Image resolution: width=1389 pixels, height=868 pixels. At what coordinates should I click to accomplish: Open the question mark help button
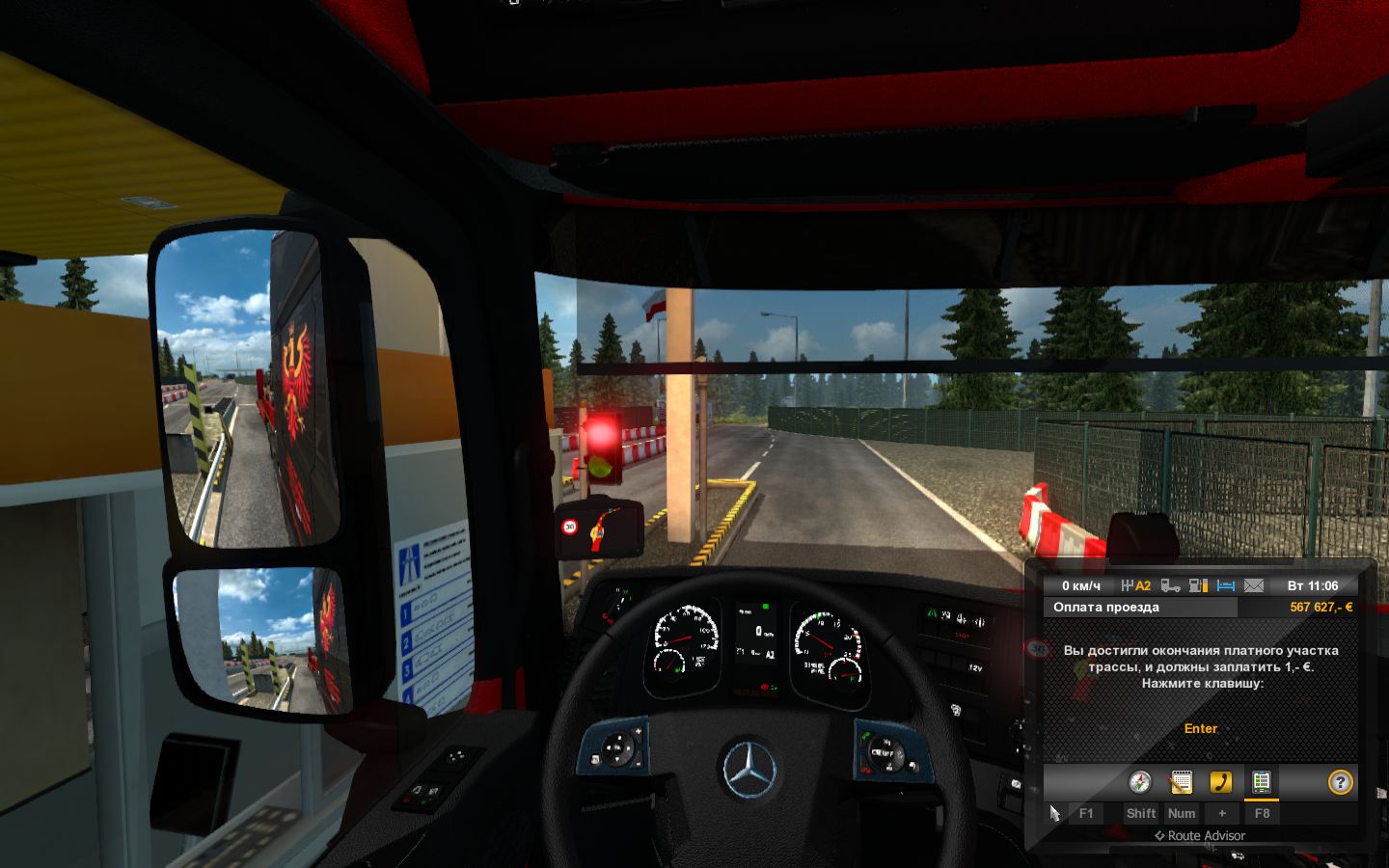pos(1340,782)
